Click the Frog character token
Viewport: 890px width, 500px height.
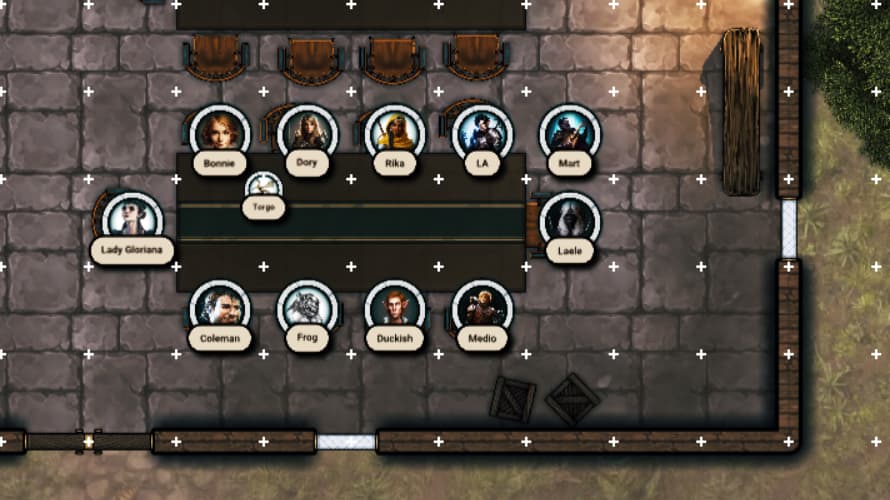click(x=307, y=307)
